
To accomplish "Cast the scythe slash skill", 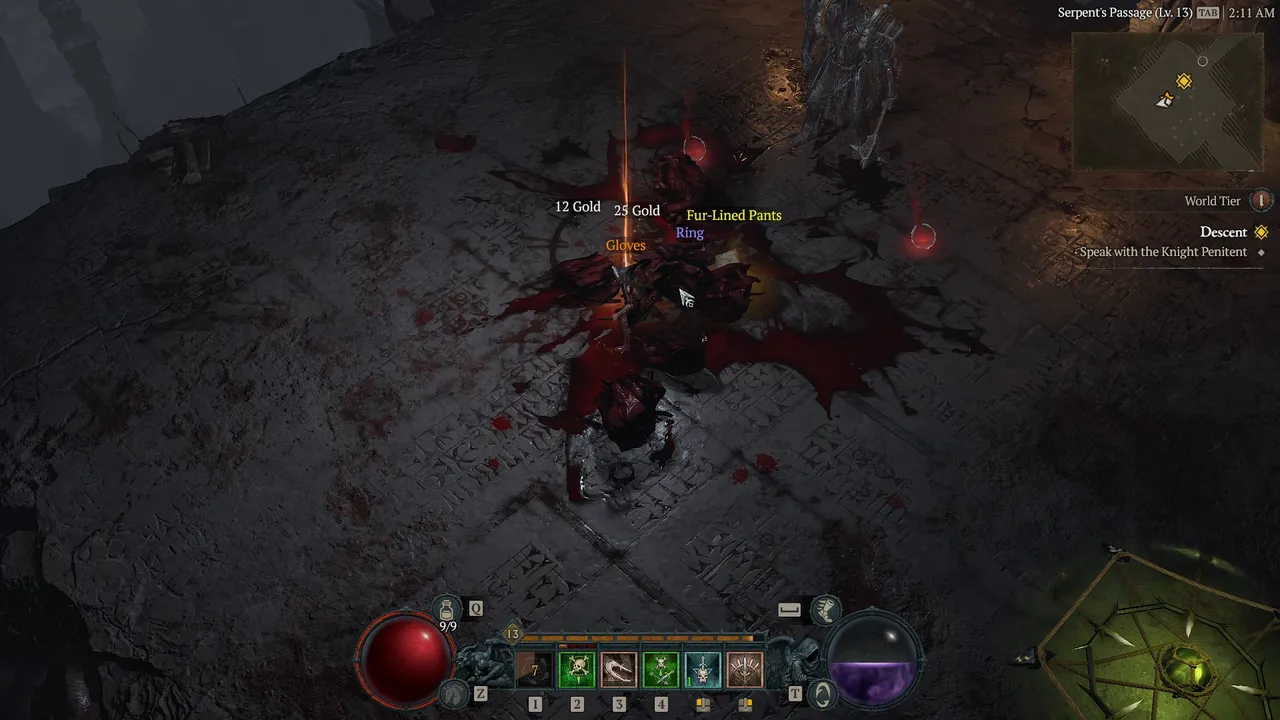I will point(619,669).
